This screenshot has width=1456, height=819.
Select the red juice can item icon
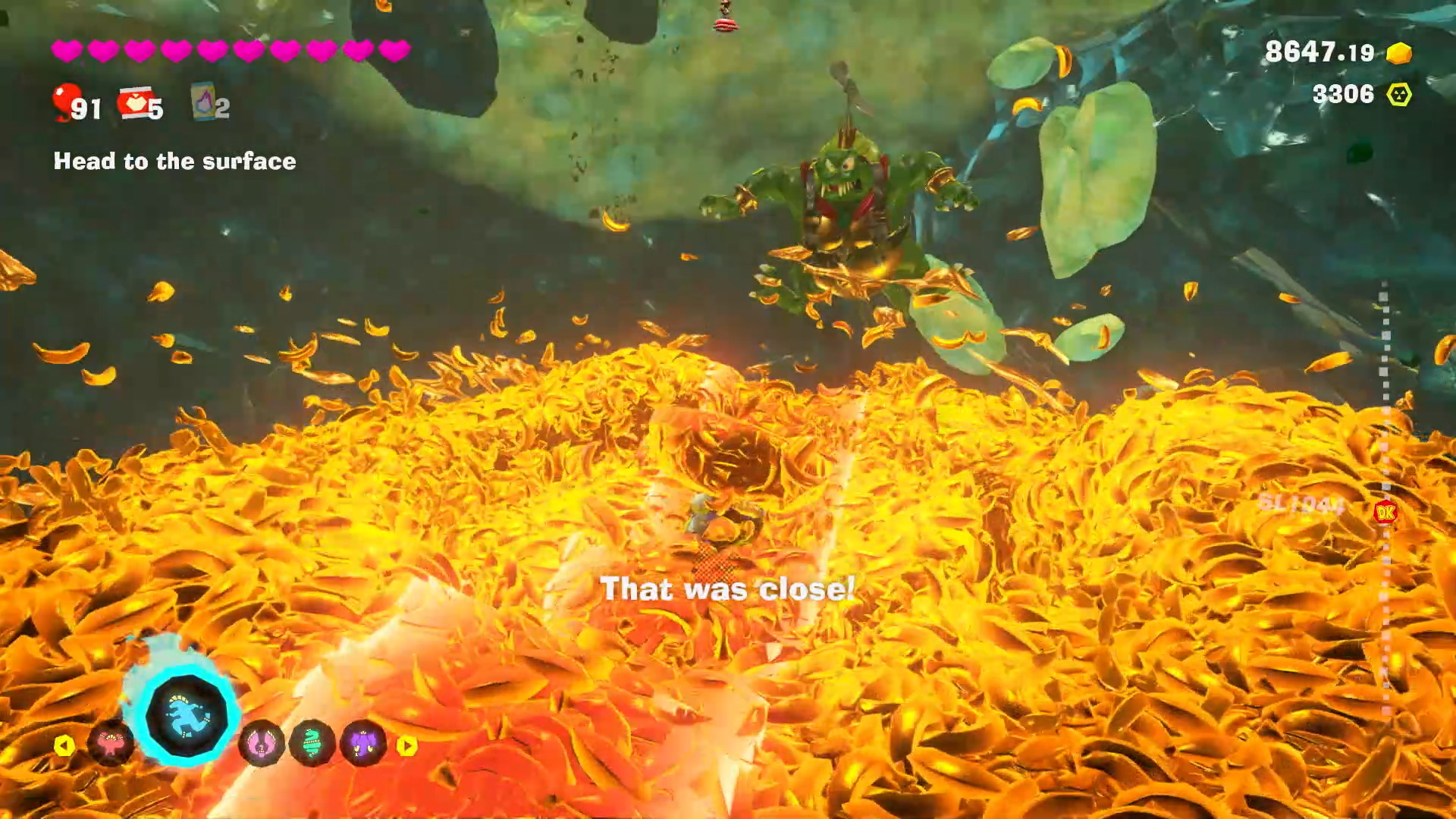tap(135, 104)
